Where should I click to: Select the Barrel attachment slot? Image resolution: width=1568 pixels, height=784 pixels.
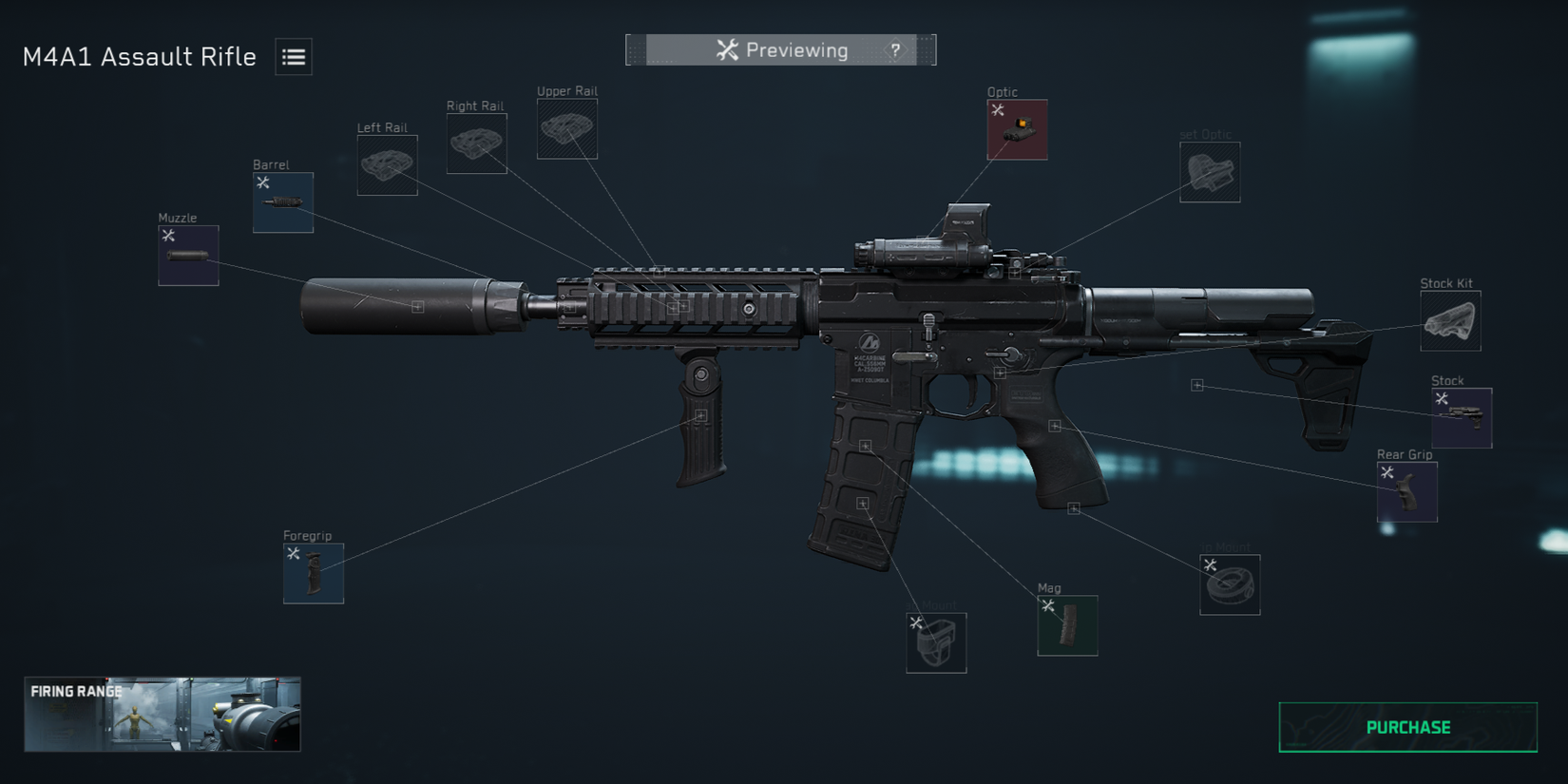click(281, 201)
